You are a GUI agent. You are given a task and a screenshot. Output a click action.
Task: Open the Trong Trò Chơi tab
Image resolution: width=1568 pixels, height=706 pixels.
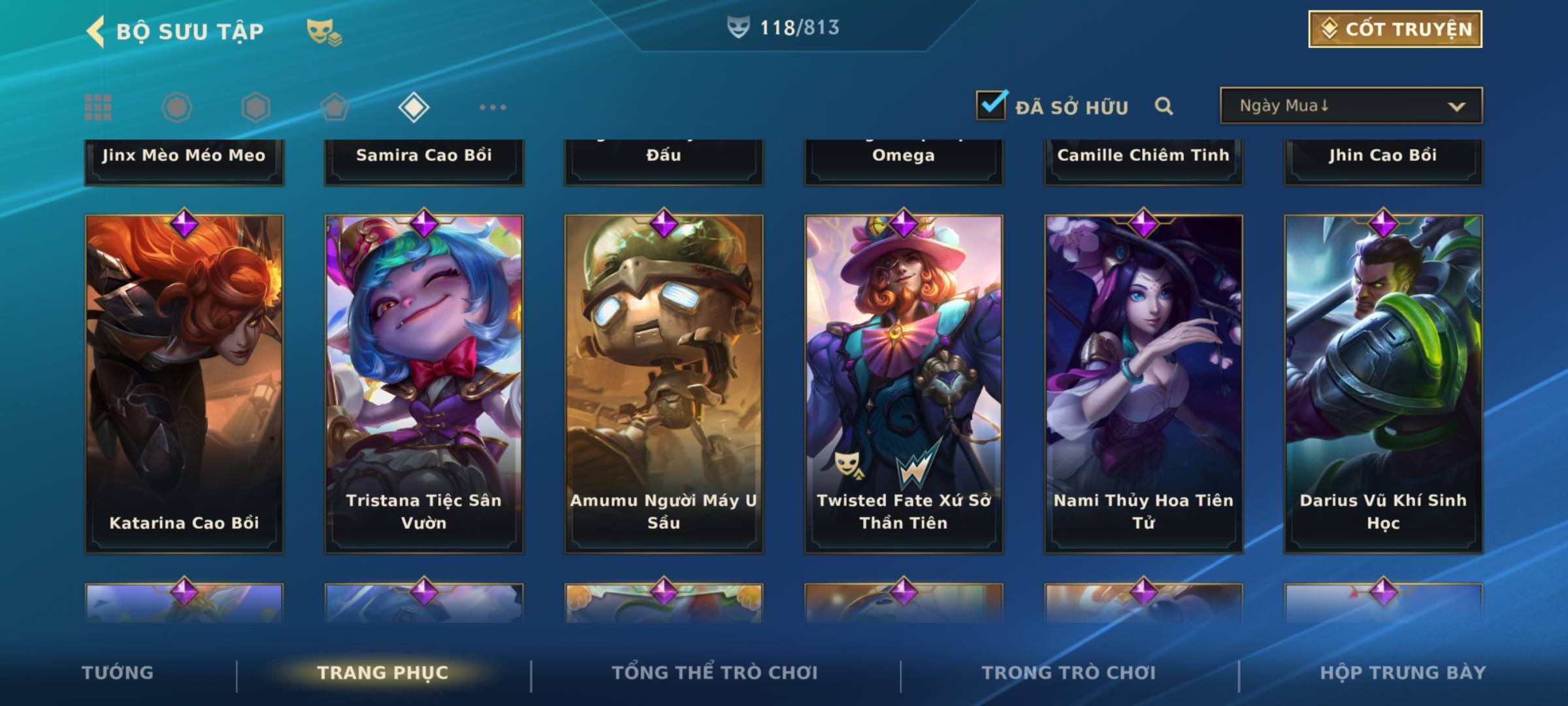coord(1069,673)
